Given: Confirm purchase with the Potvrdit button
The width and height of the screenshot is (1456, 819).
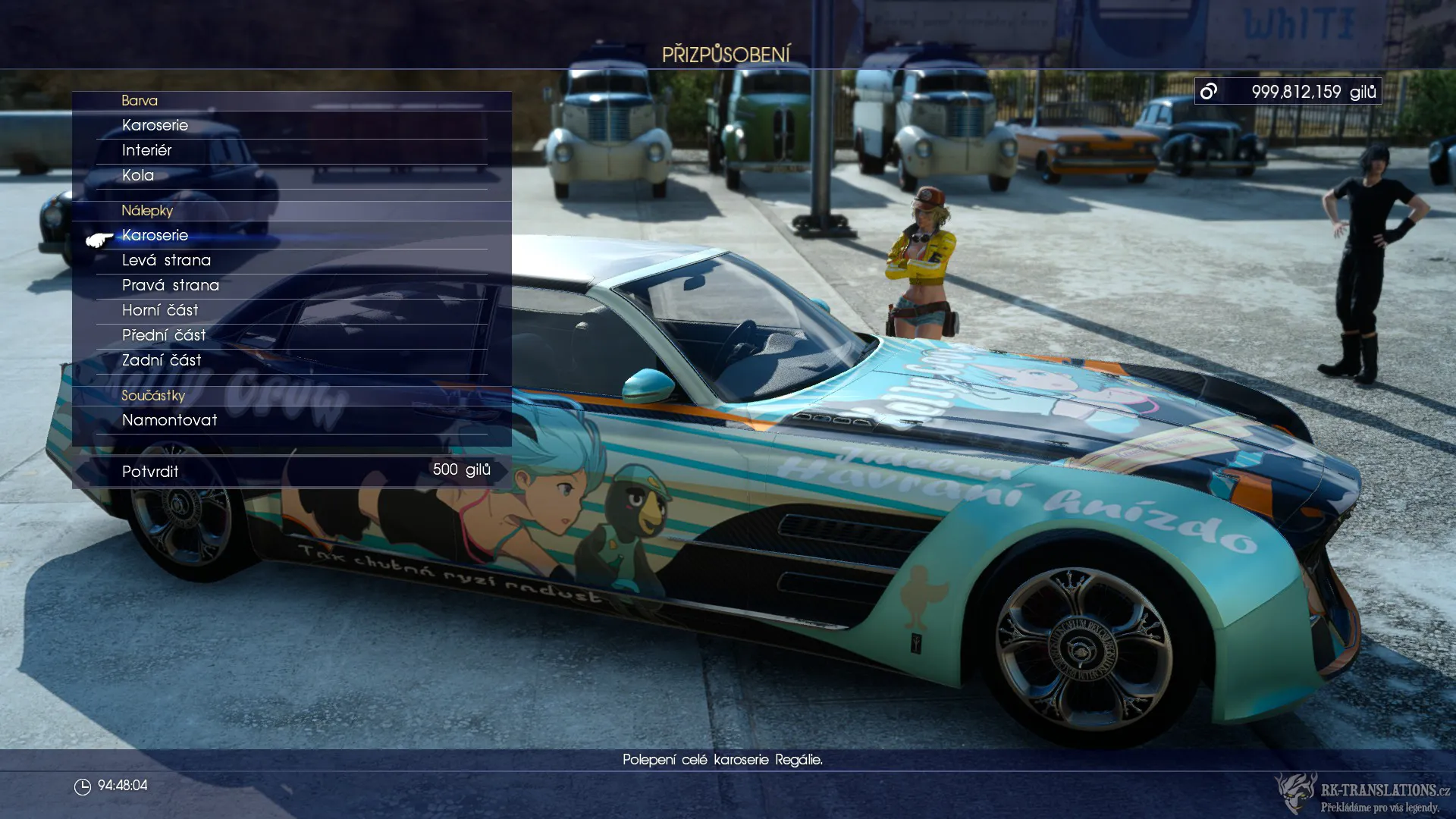Looking at the screenshot, I should [x=150, y=471].
